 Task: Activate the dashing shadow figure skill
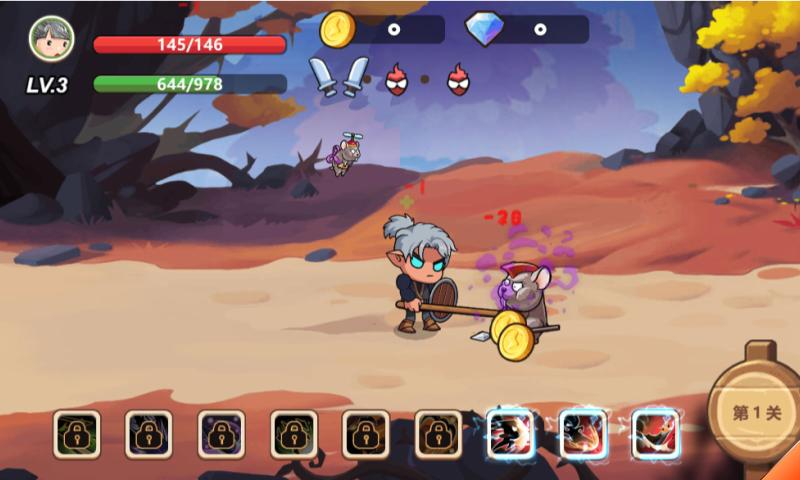pos(511,434)
